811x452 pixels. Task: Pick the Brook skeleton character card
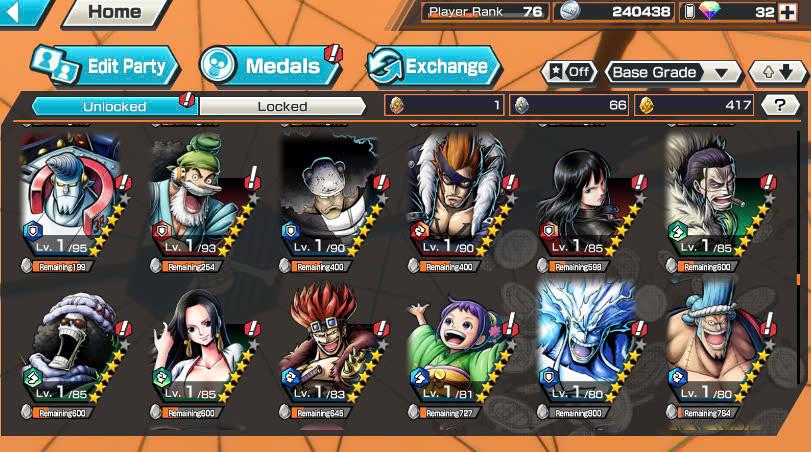75,360
